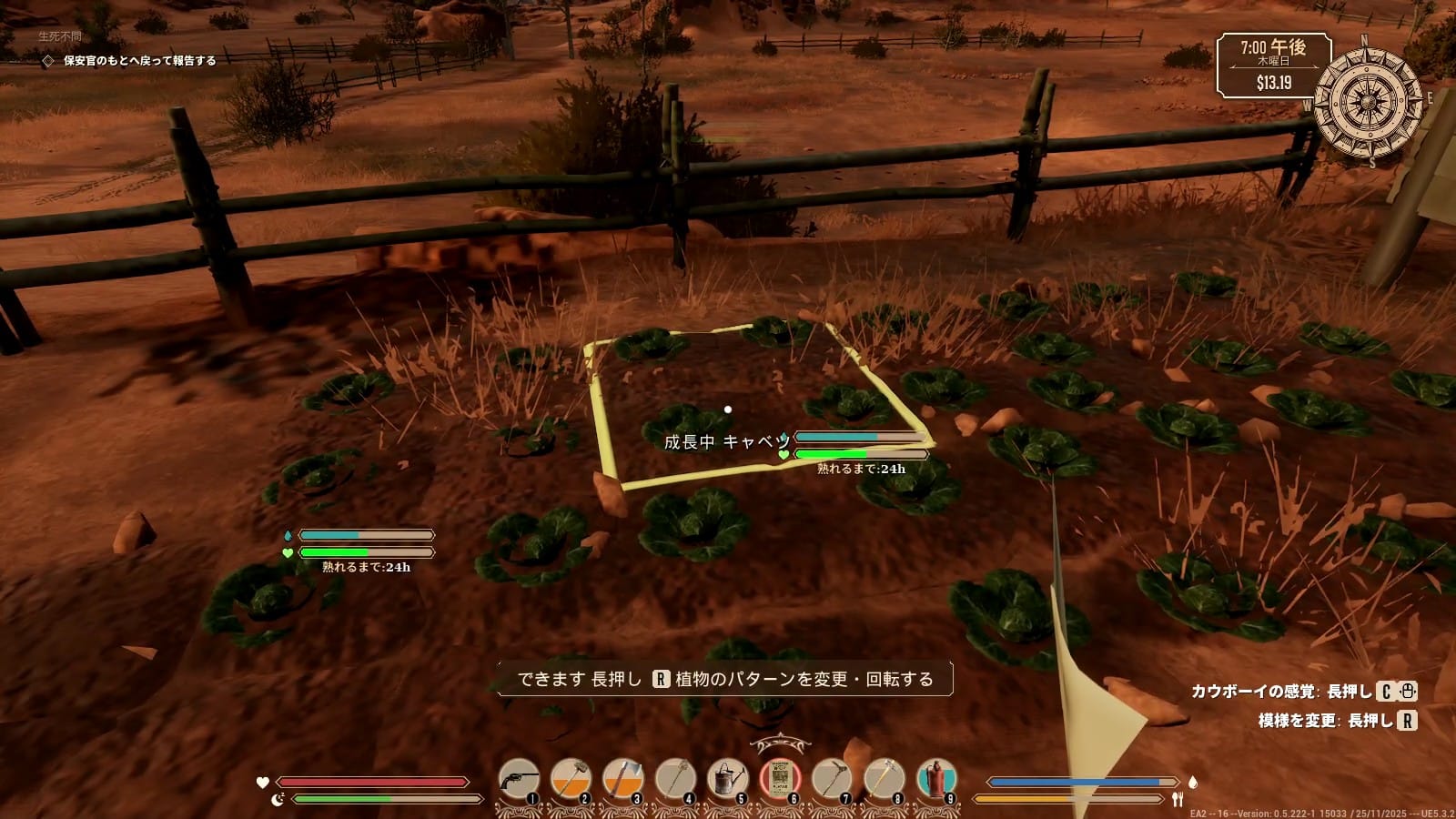Image resolution: width=1456 pixels, height=819 pixels.
Task: Choose the axe in hotbar slot 3
Action: (x=623, y=780)
